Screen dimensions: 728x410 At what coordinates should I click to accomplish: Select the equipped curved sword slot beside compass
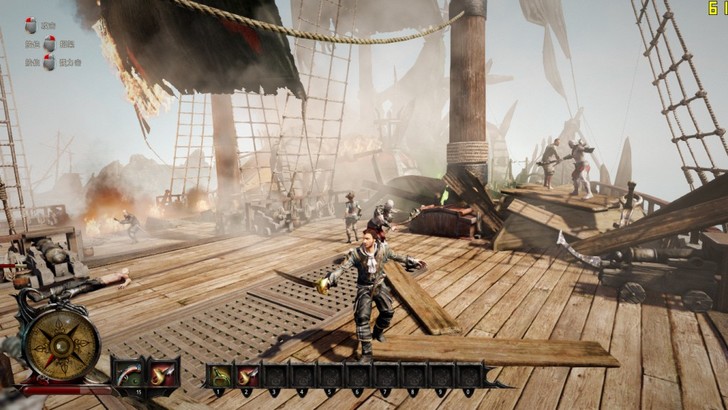(x=126, y=375)
